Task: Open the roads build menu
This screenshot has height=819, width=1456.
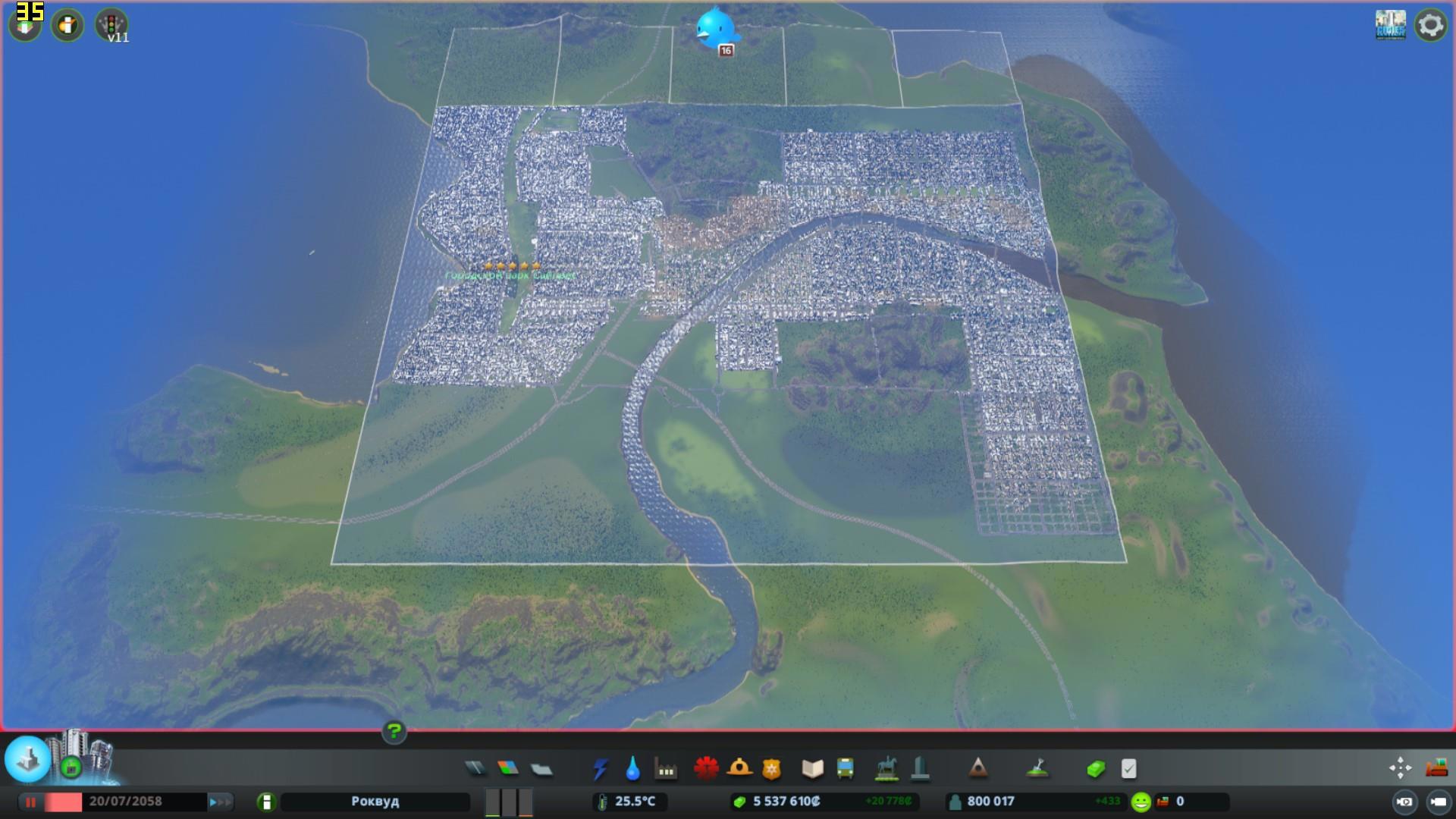Action: coord(475,769)
